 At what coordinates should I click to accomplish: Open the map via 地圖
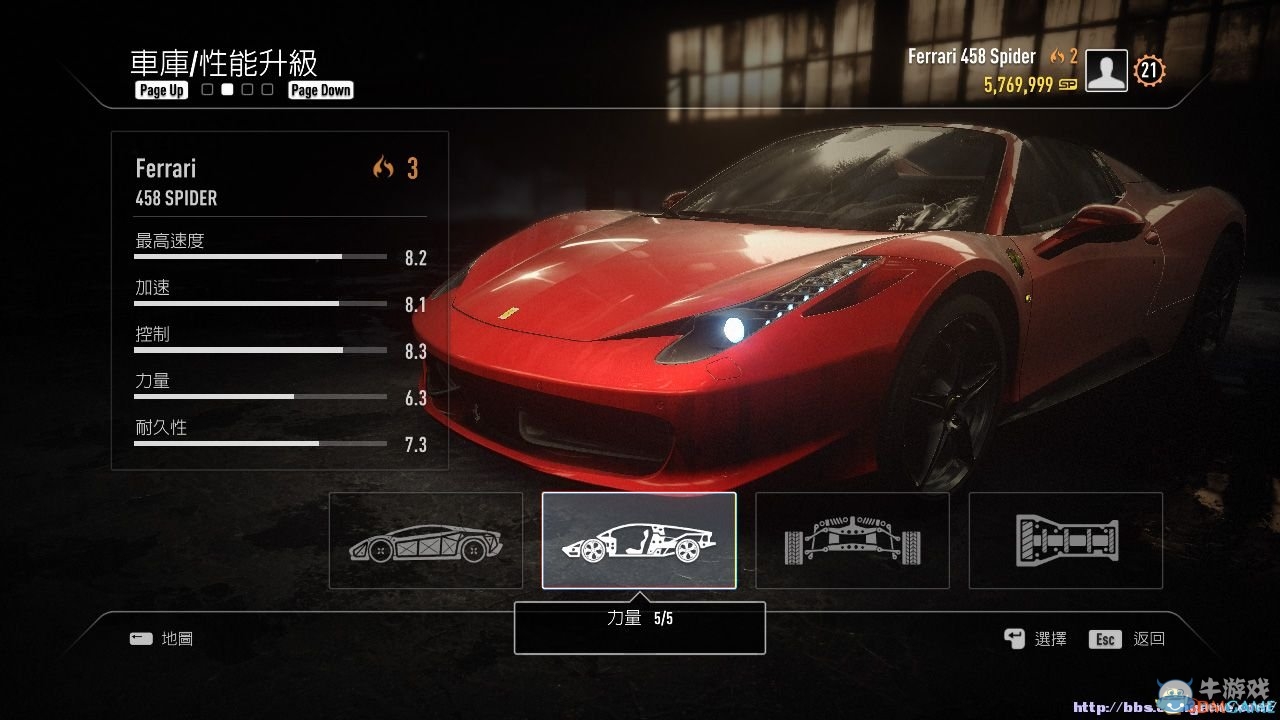tap(160, 639)
